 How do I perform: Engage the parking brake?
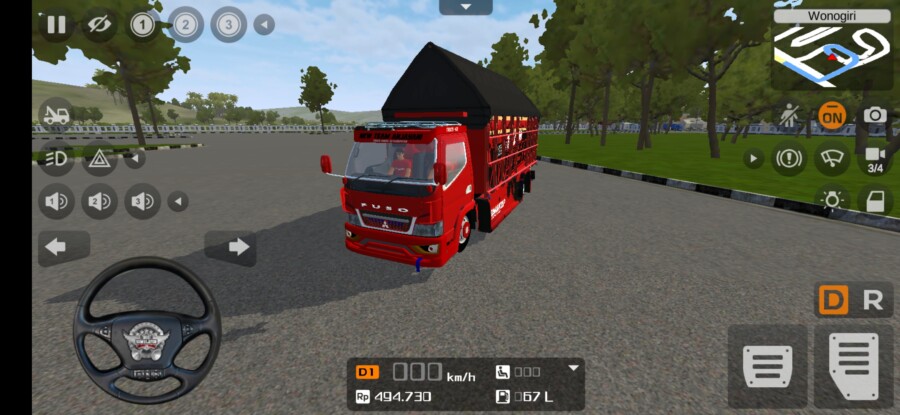(x=788, y=158)
